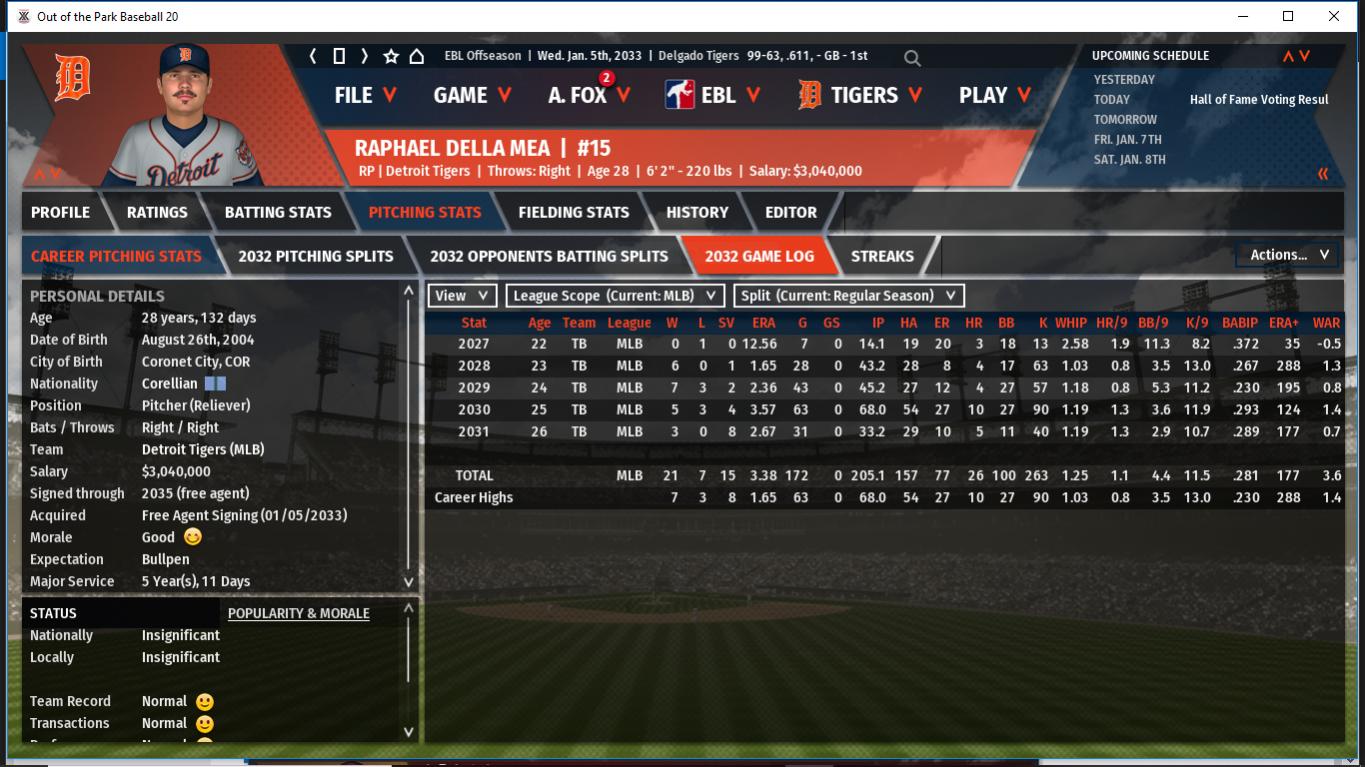Image resolution: width=1365 pixels, height=767 pixels.
Task: Switch to the Ratings tab
Action: 157,212
